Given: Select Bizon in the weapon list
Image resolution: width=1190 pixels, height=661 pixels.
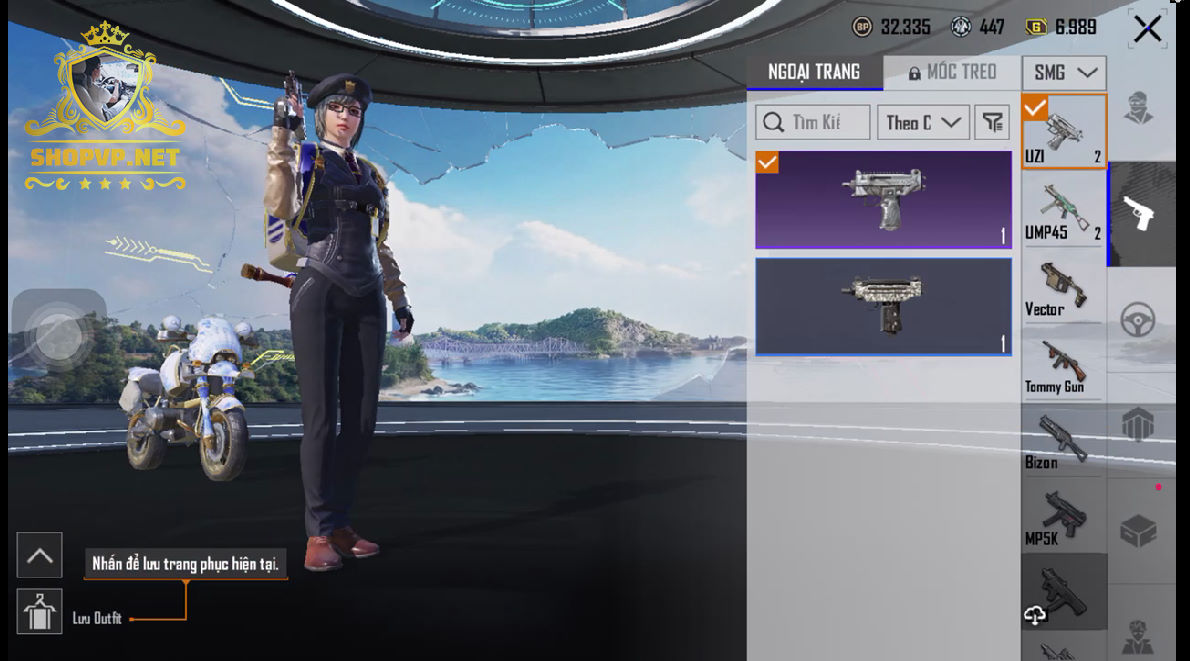Looking at the screenshot, I should (1063, 440).
